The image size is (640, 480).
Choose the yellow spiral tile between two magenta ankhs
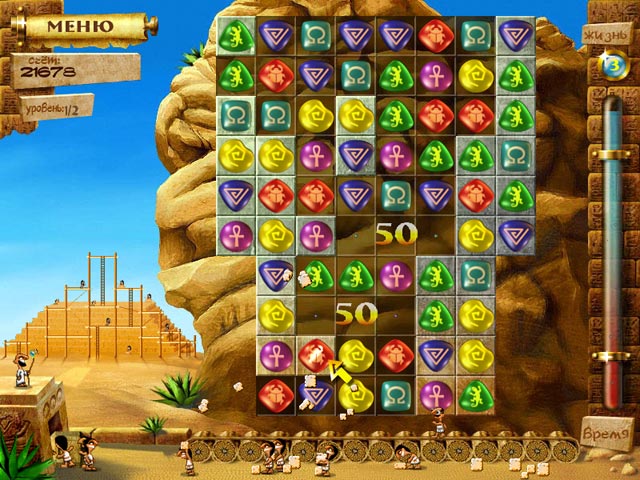(x=276, y=236)
